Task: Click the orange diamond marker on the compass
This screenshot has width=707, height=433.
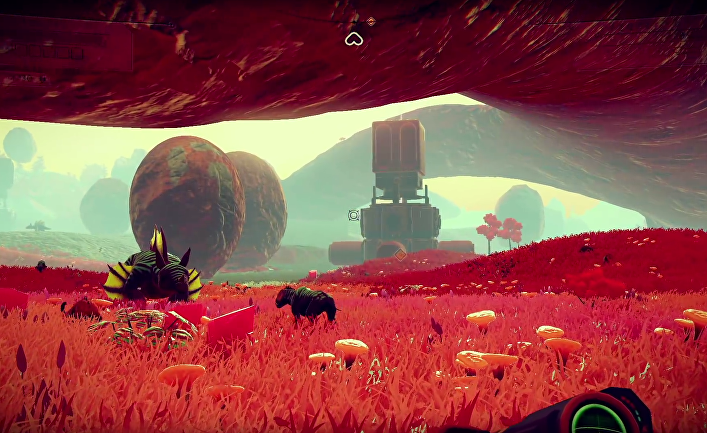Action: [371, 21]
